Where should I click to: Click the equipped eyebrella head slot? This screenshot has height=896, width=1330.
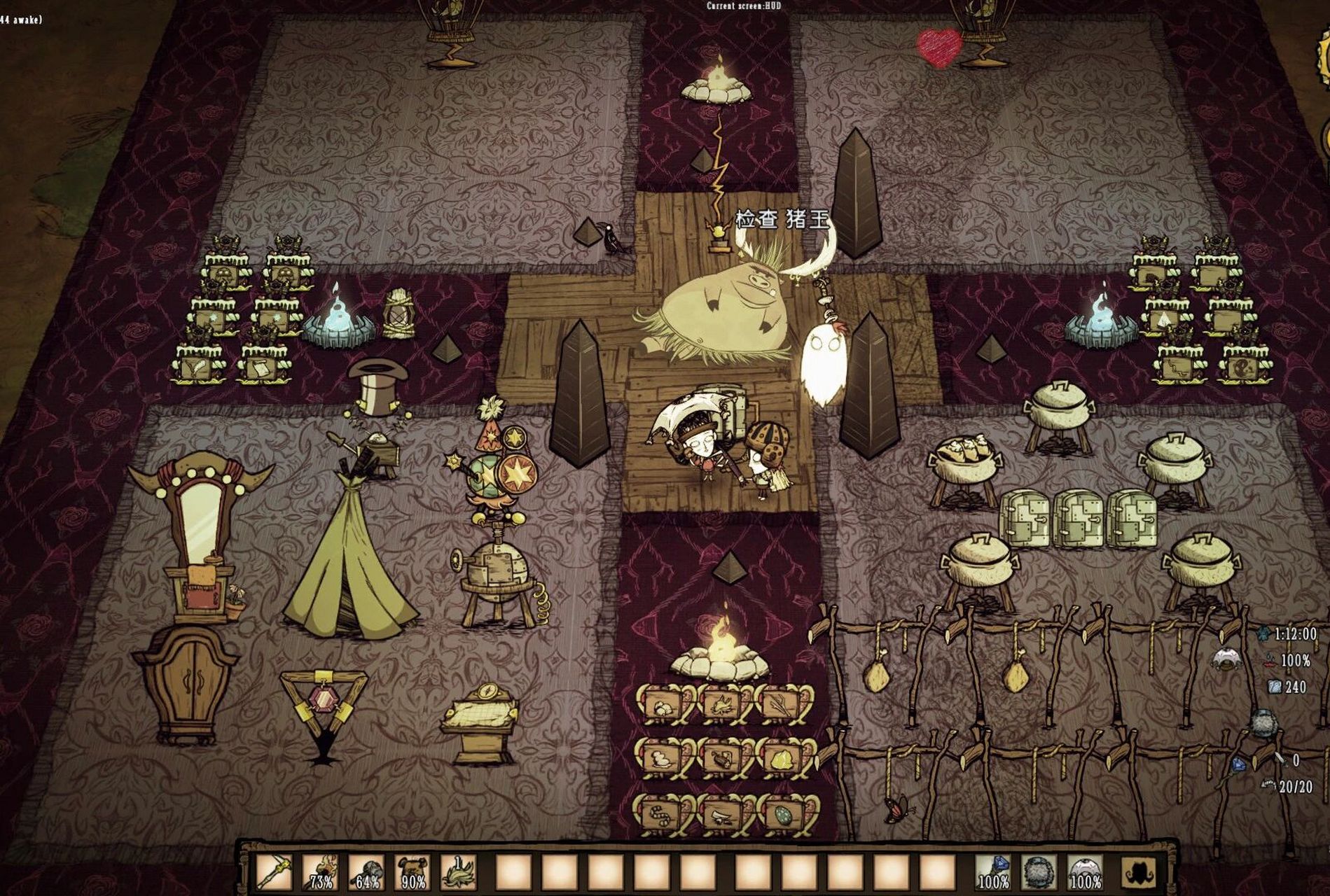pyautogui.click(x=1086, y=871)
